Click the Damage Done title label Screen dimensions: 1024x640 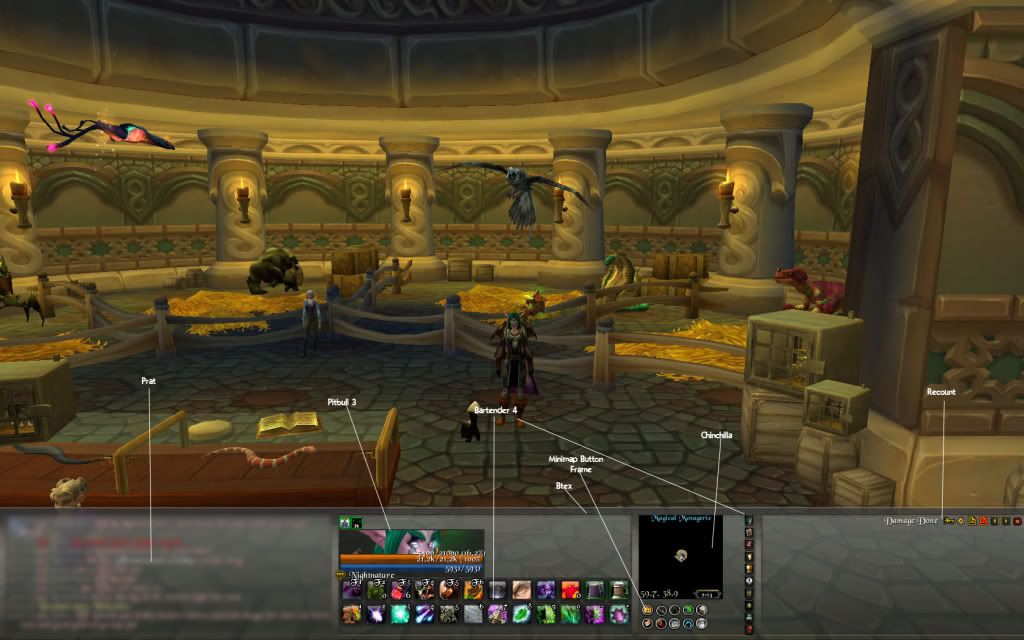click(x=910, y=521)
